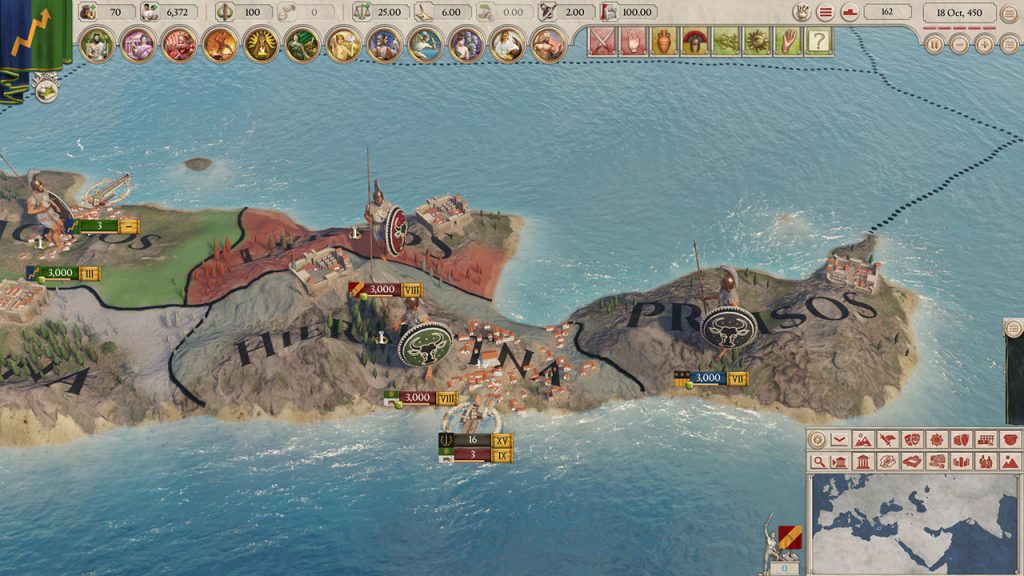Expand map modes with the chevron button
The width and height of the screenshot is (1024, 576).
[840, 439]
